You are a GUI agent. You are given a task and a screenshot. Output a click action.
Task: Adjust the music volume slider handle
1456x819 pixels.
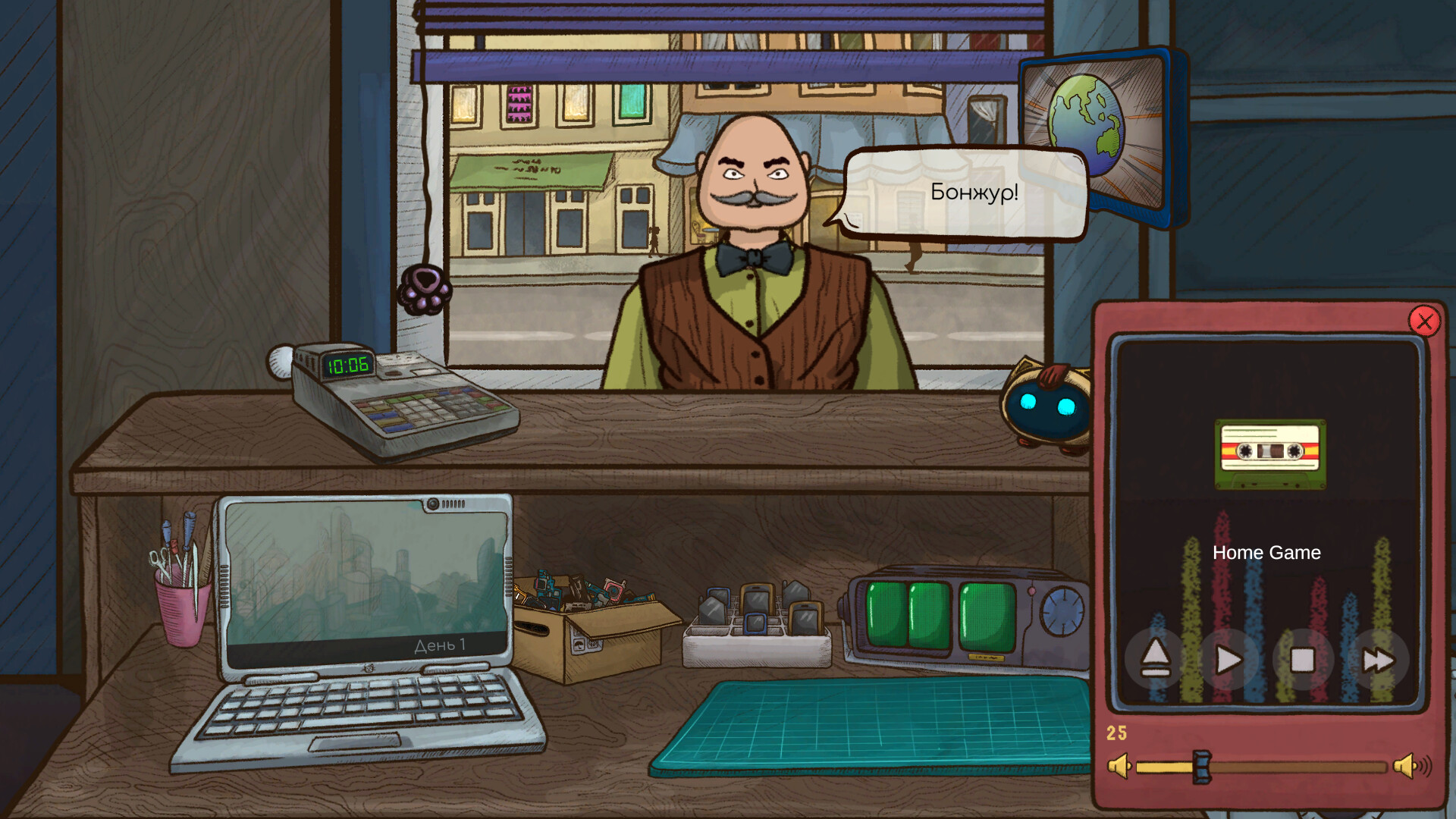pyautogui.click(x=1201, y=767)
